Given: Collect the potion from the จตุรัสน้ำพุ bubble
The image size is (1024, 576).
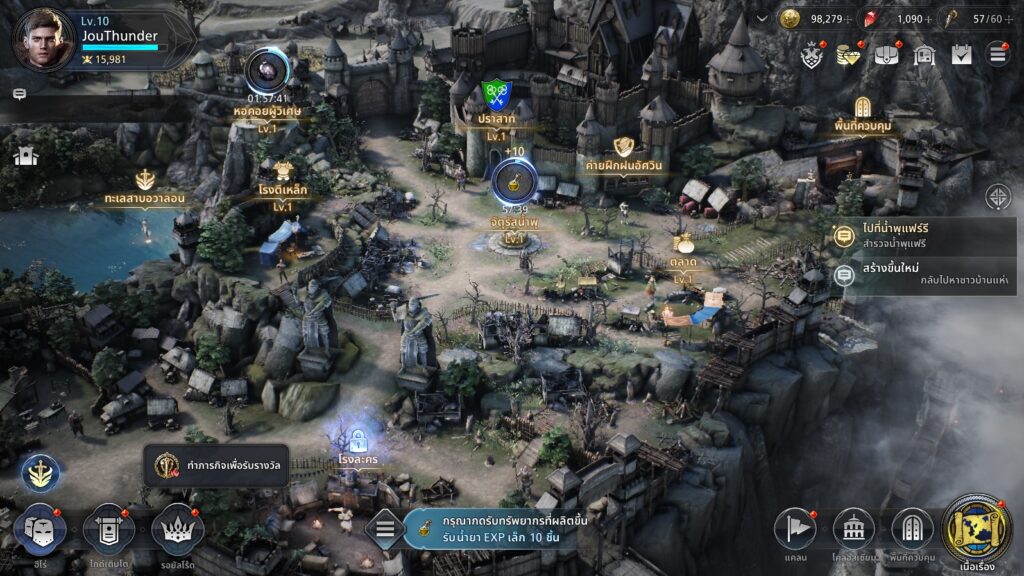Looking at the screenshot, I should pyautogui.click(x=515, y=181).
